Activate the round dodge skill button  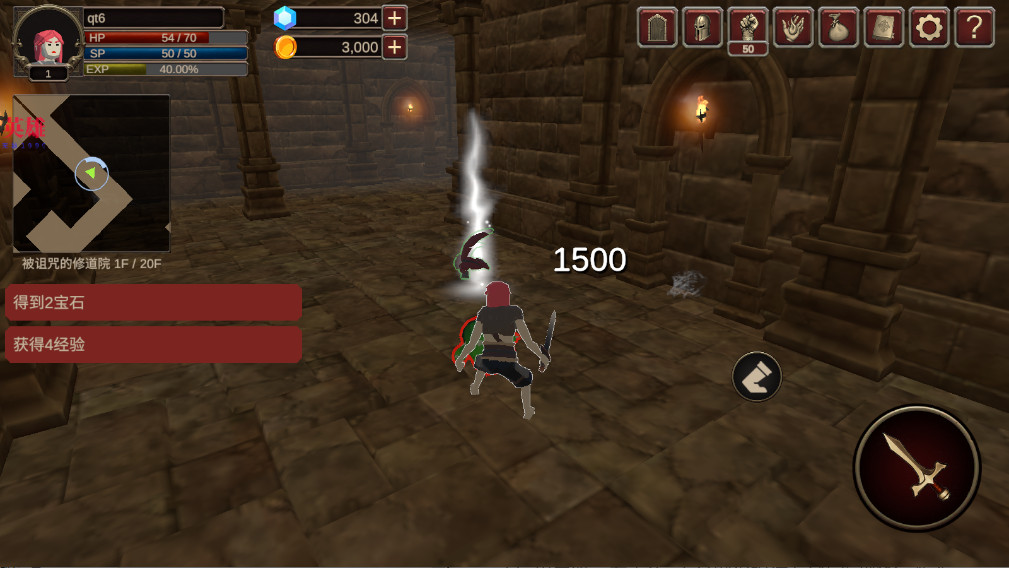(757, 376)
